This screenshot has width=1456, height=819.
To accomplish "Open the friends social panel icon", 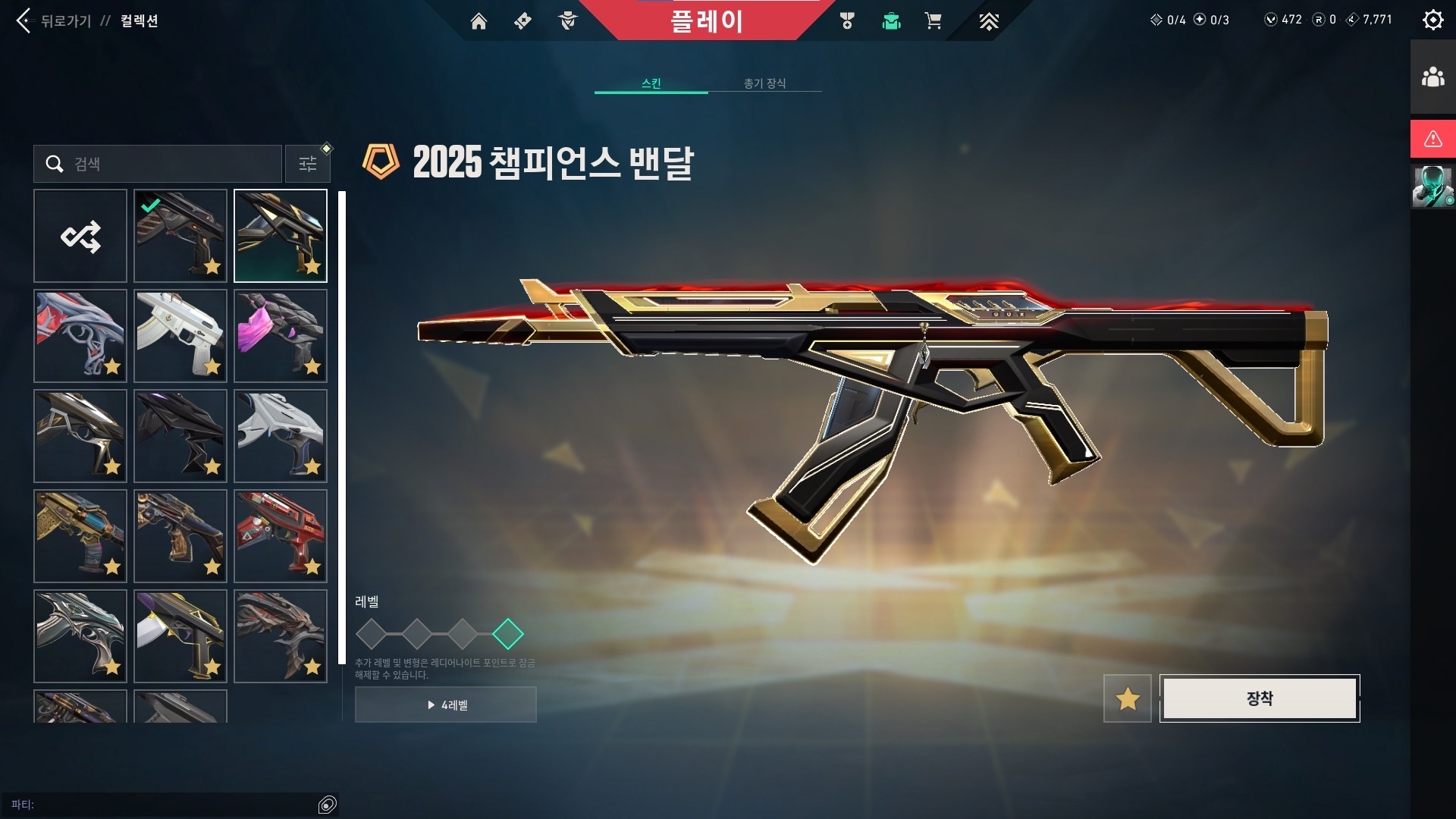I will point(1432,77).
